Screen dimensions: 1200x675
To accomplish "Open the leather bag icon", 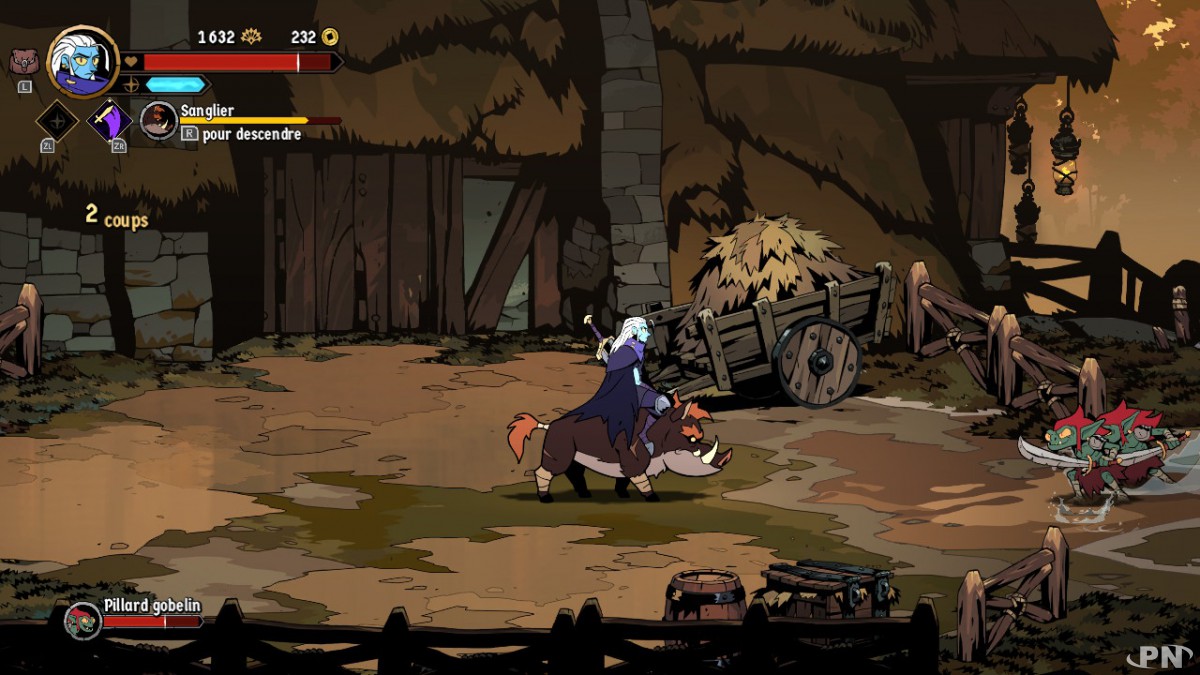I will click(x=24, y=62).
